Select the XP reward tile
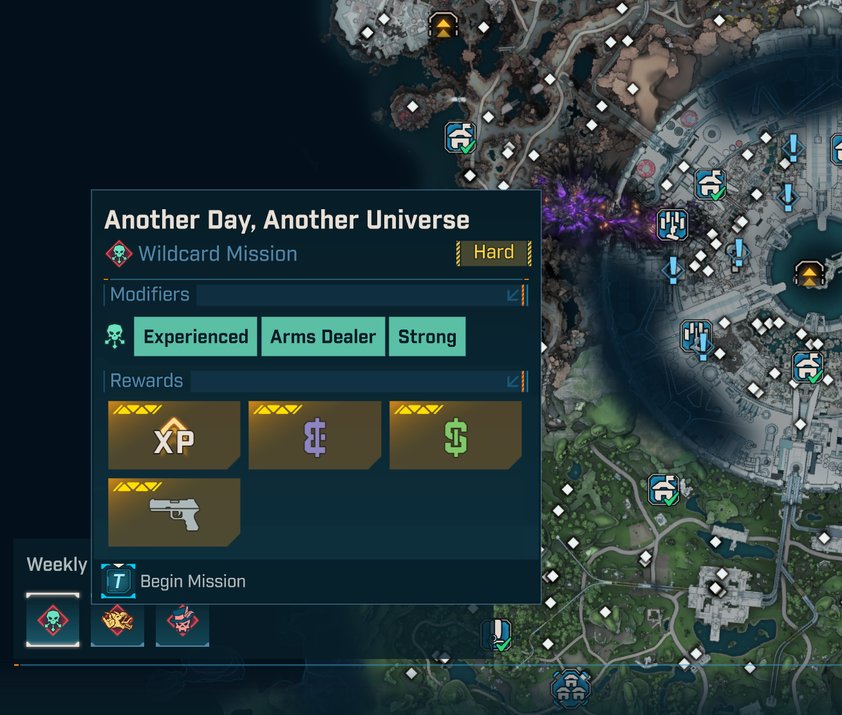Viewport: 842px width, 715px height. pyautogui.click(x=174, y=436)
